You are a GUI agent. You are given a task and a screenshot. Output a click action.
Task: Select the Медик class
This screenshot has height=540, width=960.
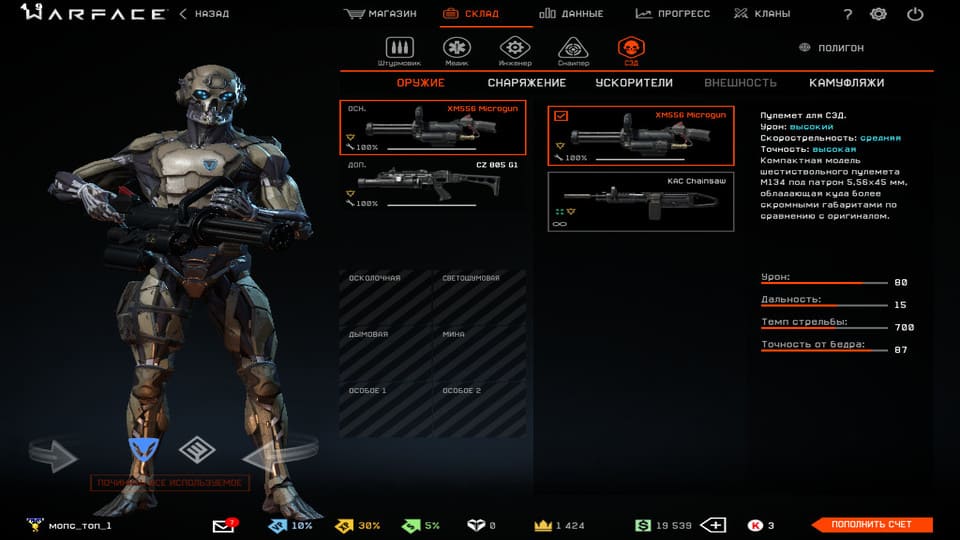457,50
